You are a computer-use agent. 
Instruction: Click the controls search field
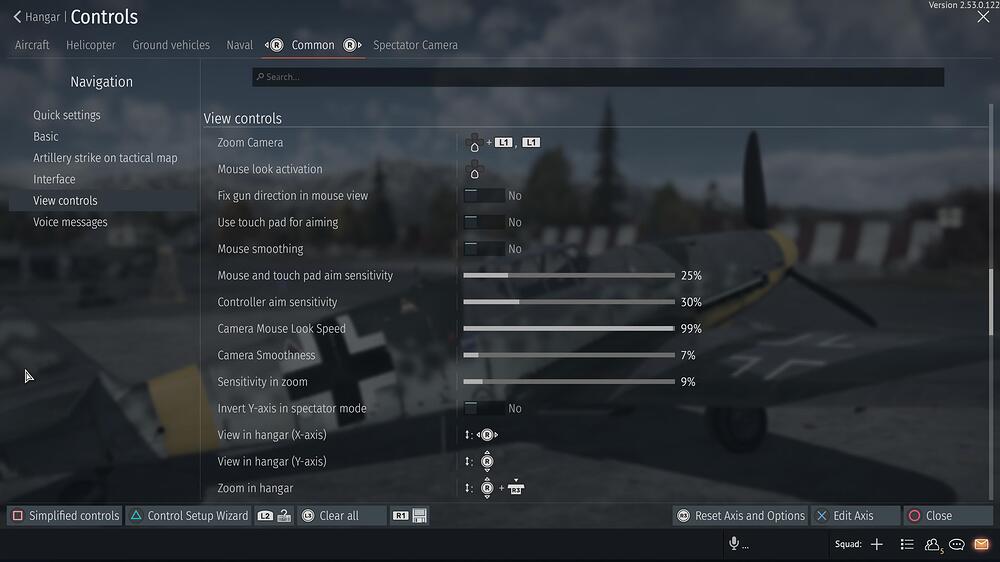tap(597, 77)
